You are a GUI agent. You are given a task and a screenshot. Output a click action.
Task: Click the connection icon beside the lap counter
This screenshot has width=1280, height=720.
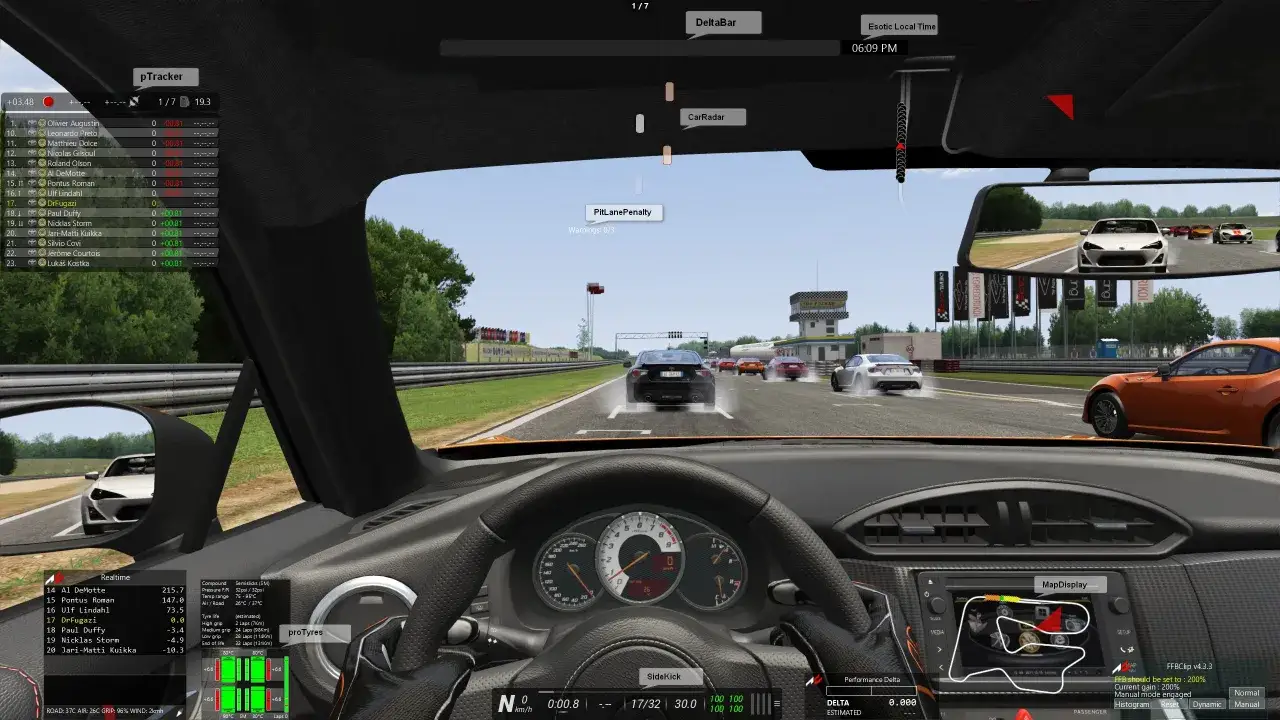click(x=134, y=101)
